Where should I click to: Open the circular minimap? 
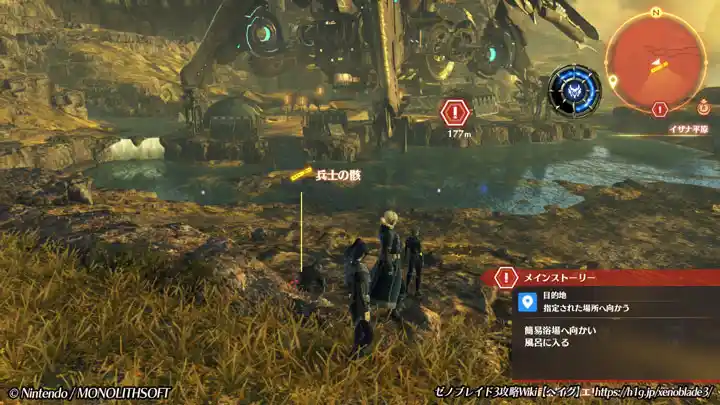click(656, 60)
